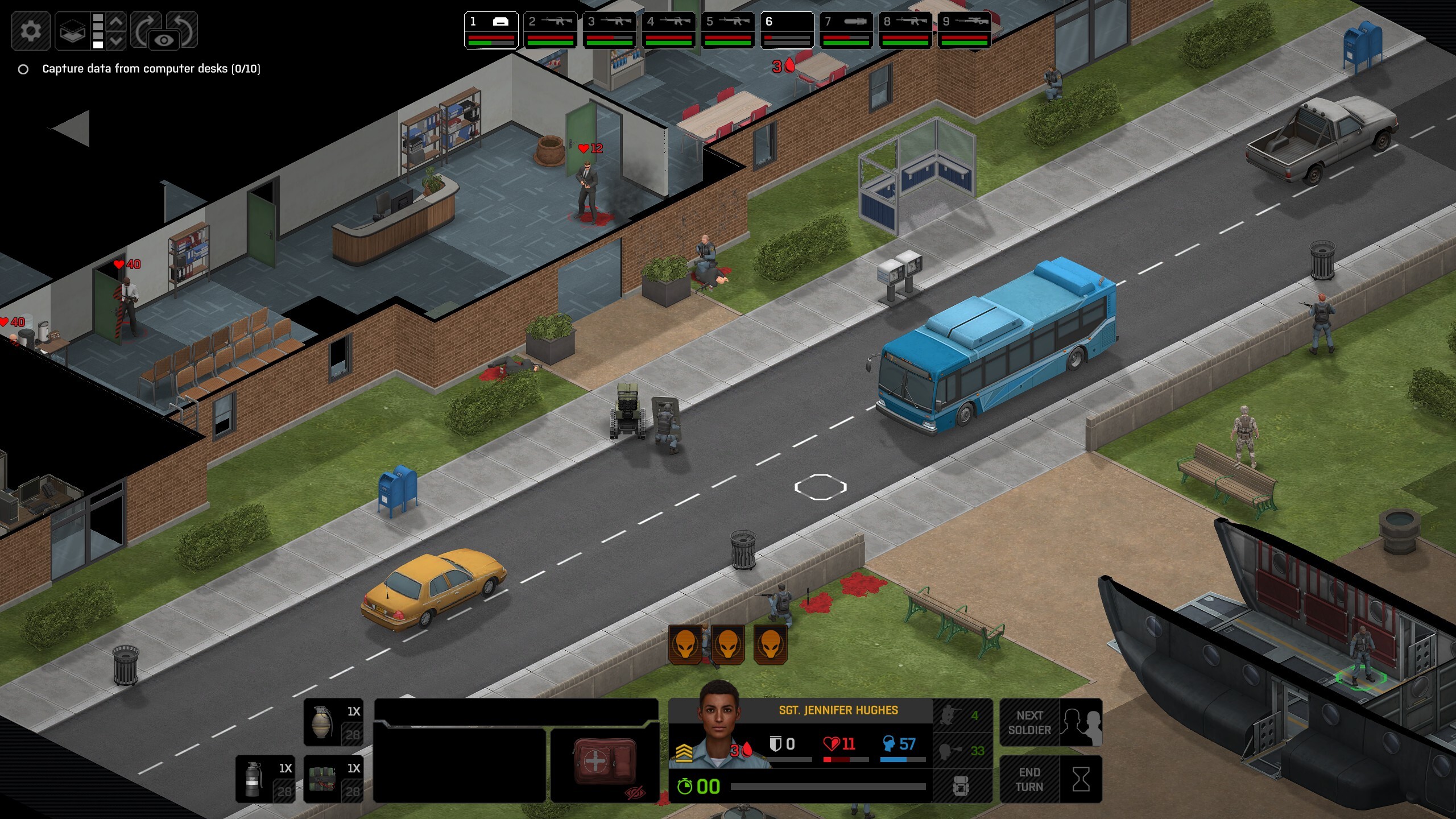Select the smoke grenade canister slot
The image size is (1456, 819).
[x=266, y=779]
